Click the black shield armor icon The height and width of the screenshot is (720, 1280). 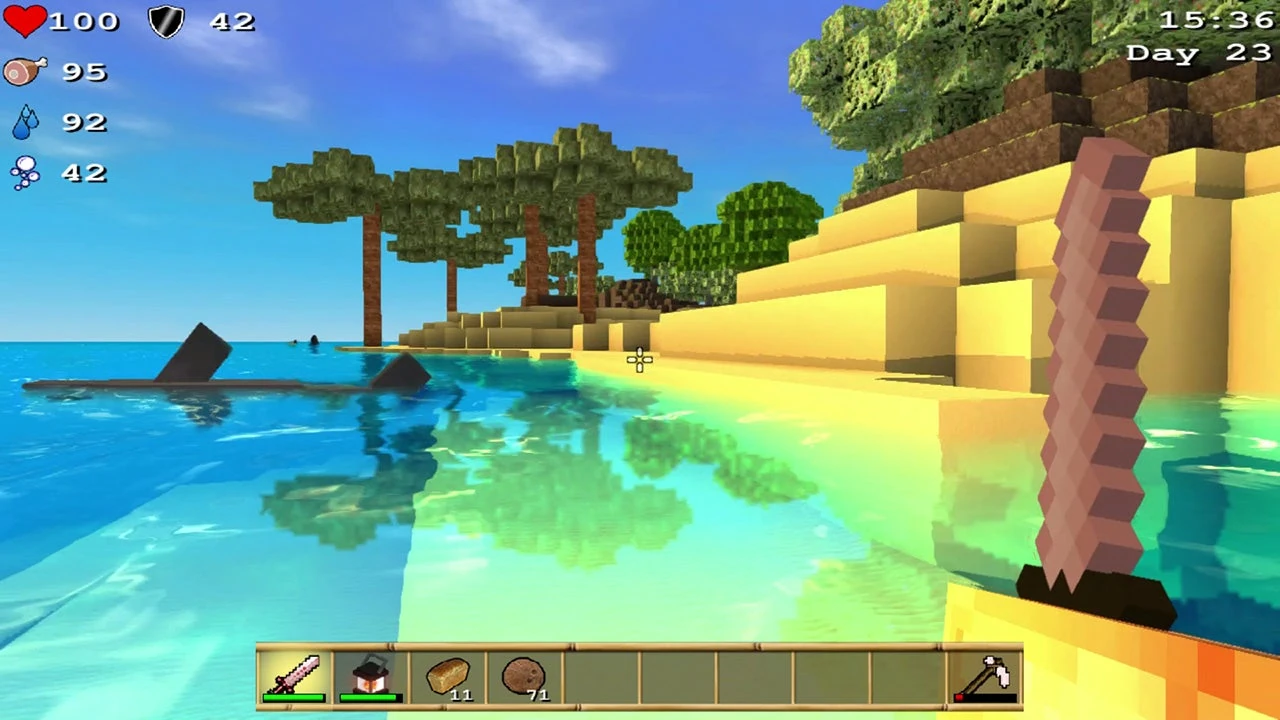point(166,21)
